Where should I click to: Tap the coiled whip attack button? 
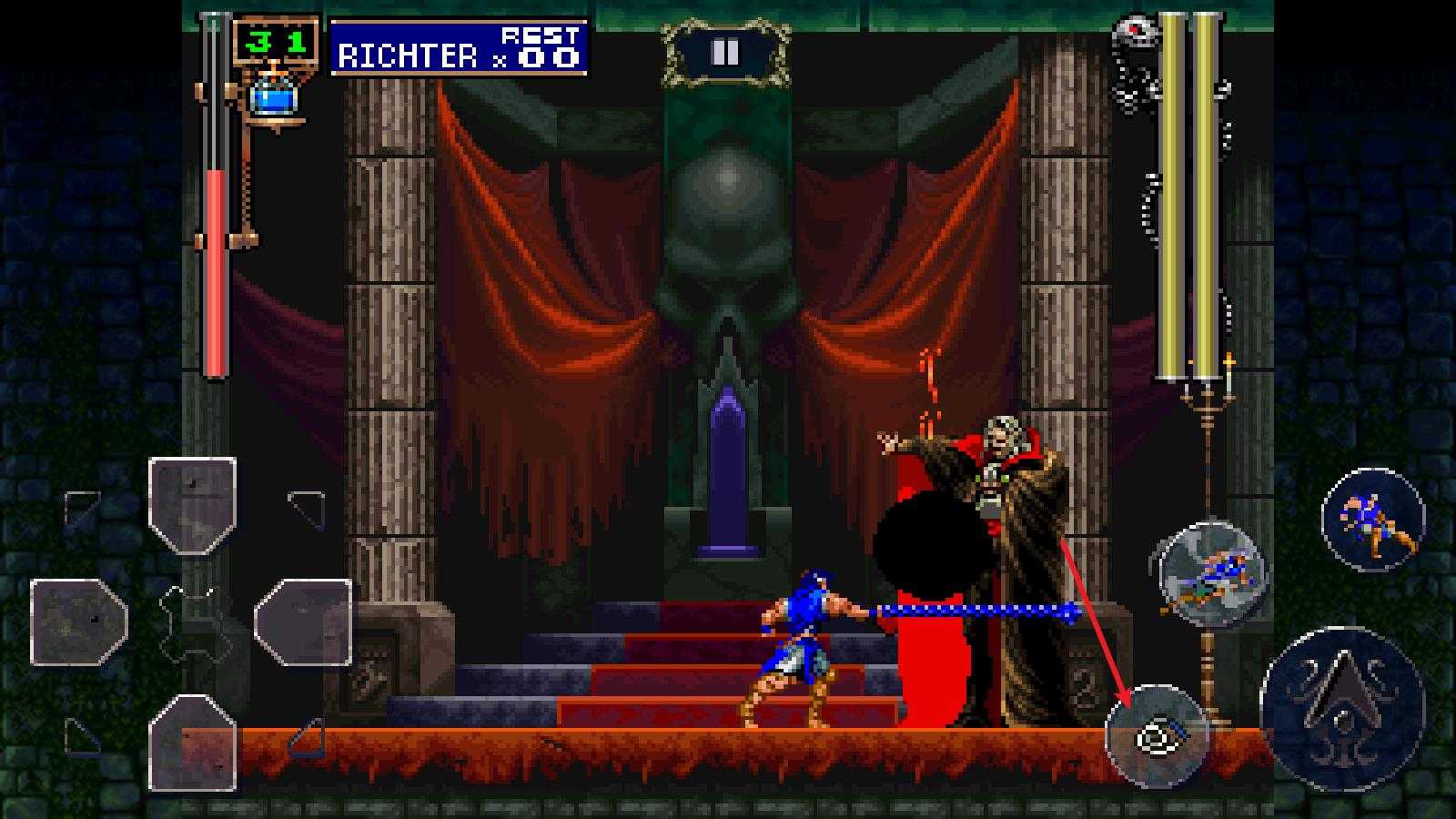1157,736
